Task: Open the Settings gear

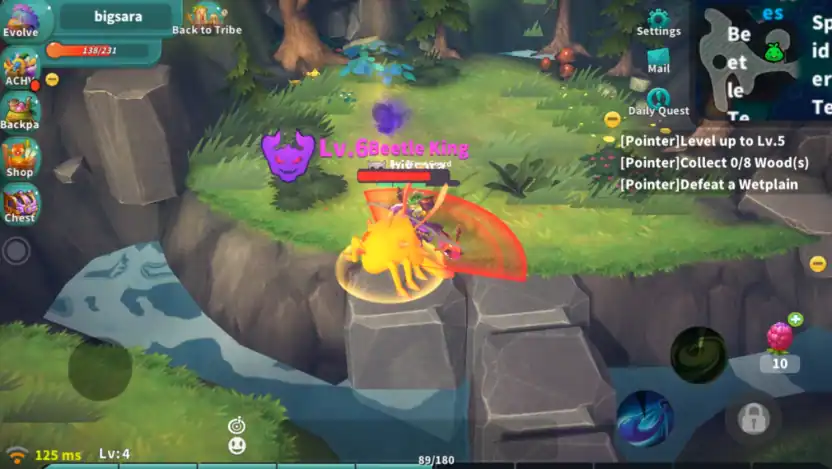Action: point(658,22)
